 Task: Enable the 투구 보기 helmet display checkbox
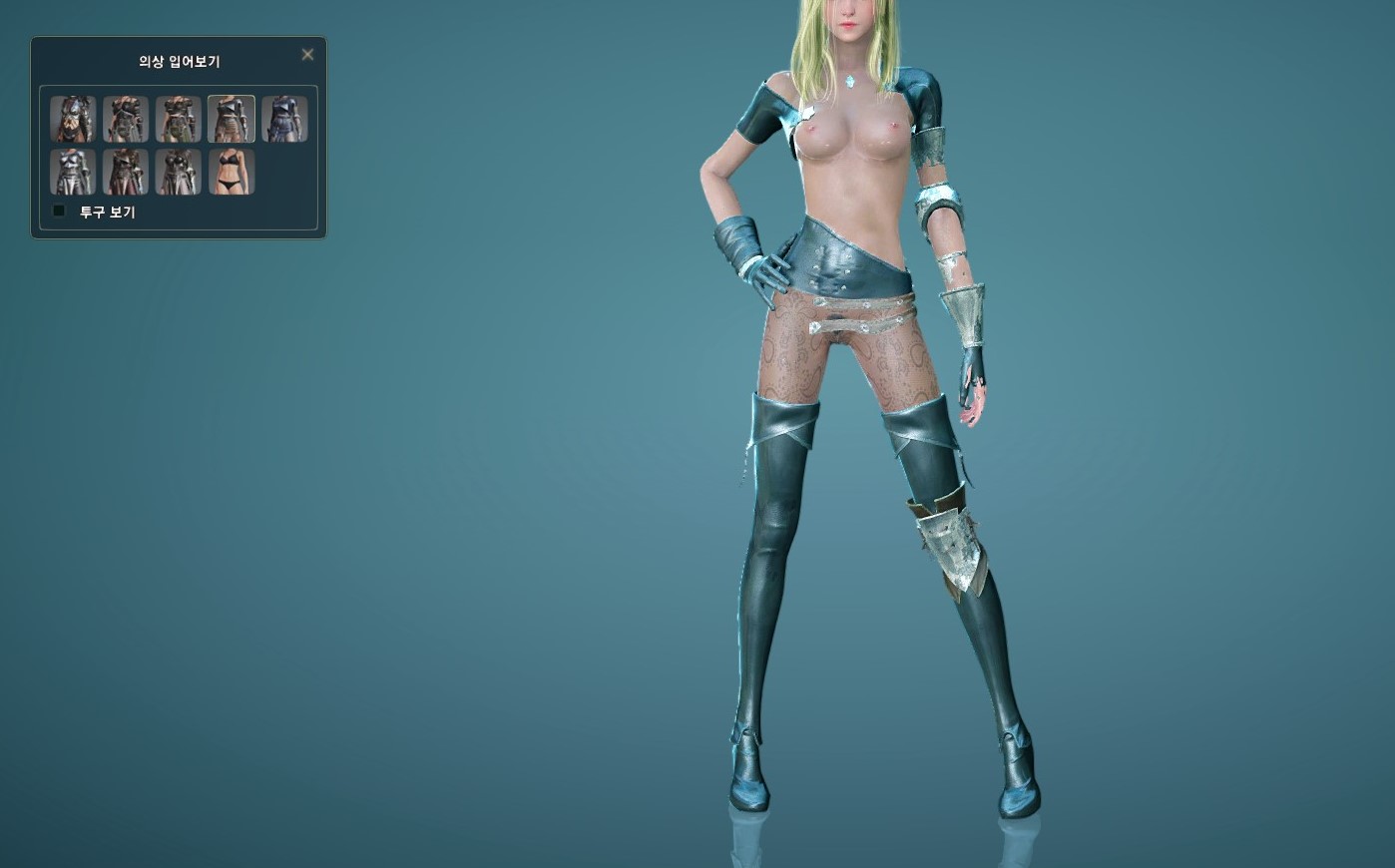58,211
